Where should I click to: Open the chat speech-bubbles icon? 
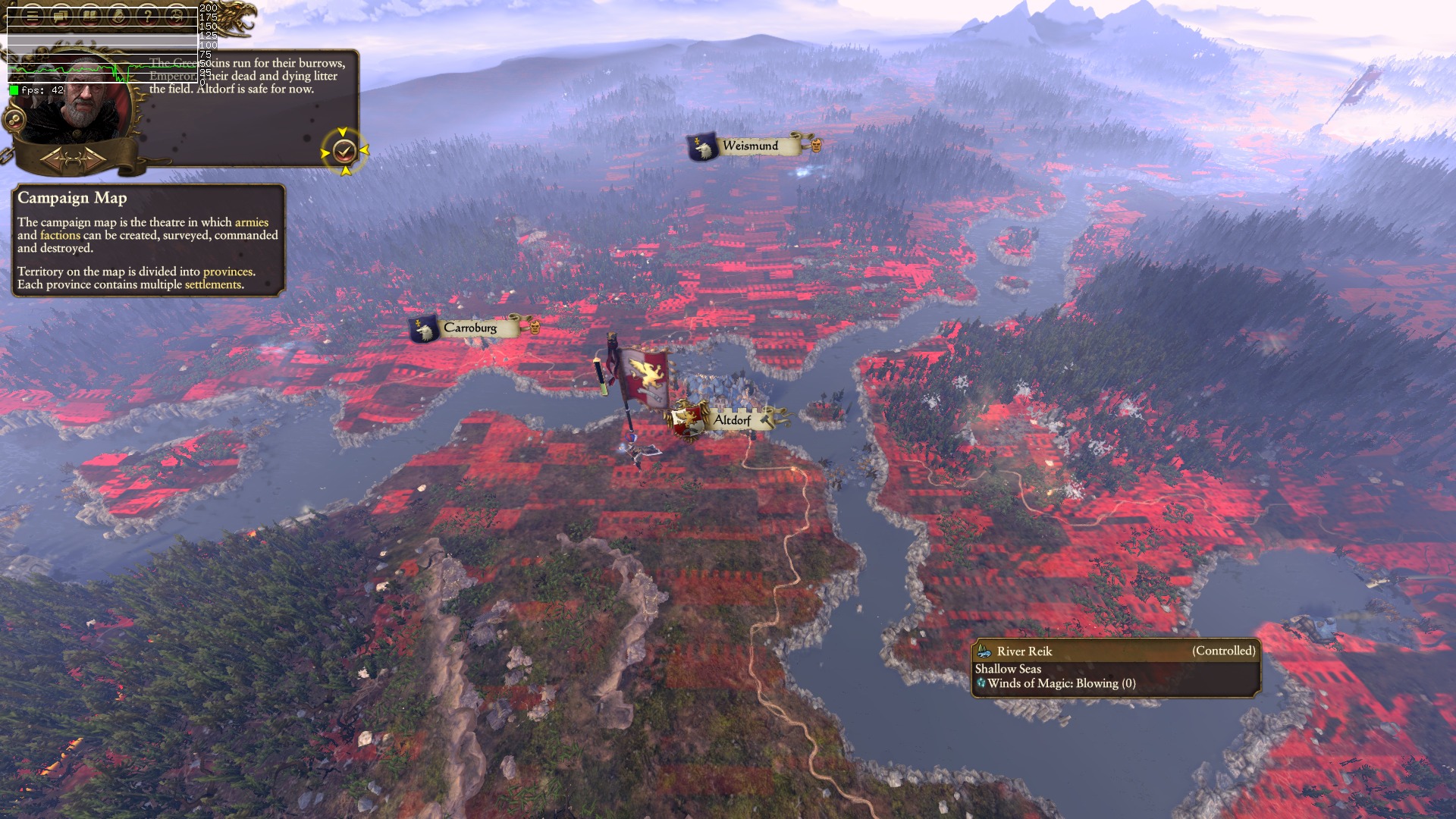pos(61,14)
